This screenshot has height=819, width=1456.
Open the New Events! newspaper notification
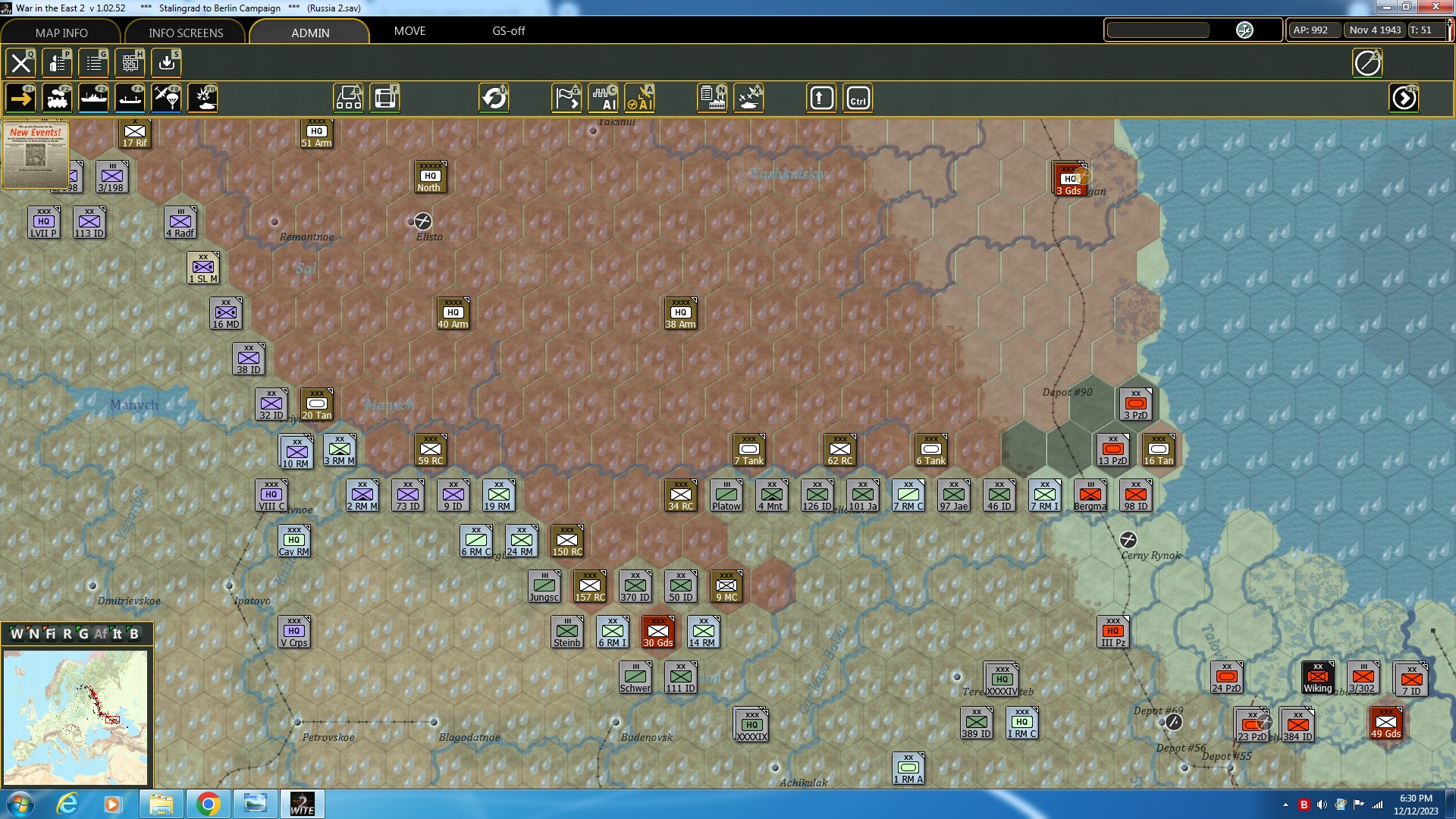click(x=36, y=155)
